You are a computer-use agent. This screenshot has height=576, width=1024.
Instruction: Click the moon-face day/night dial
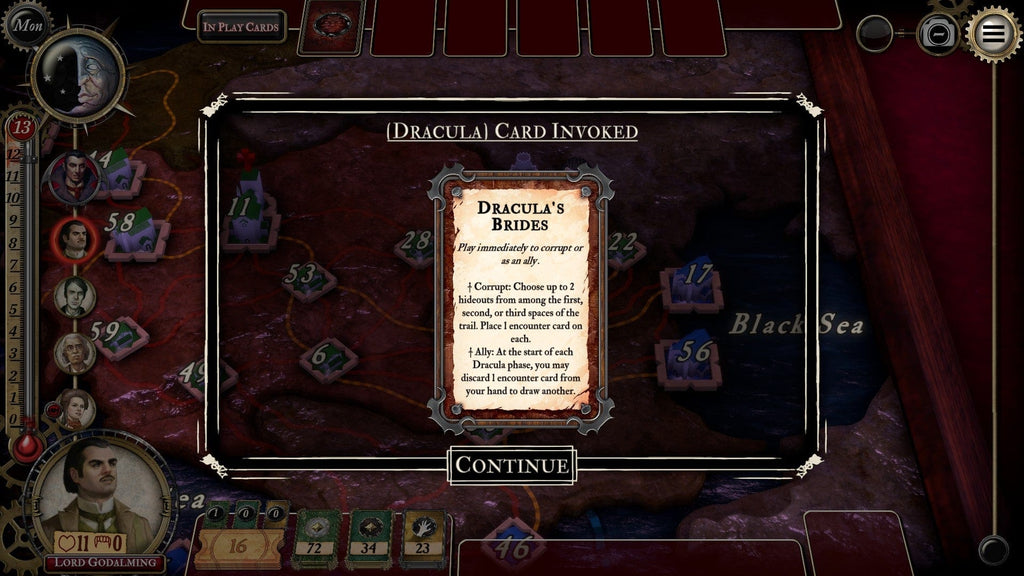78,74
